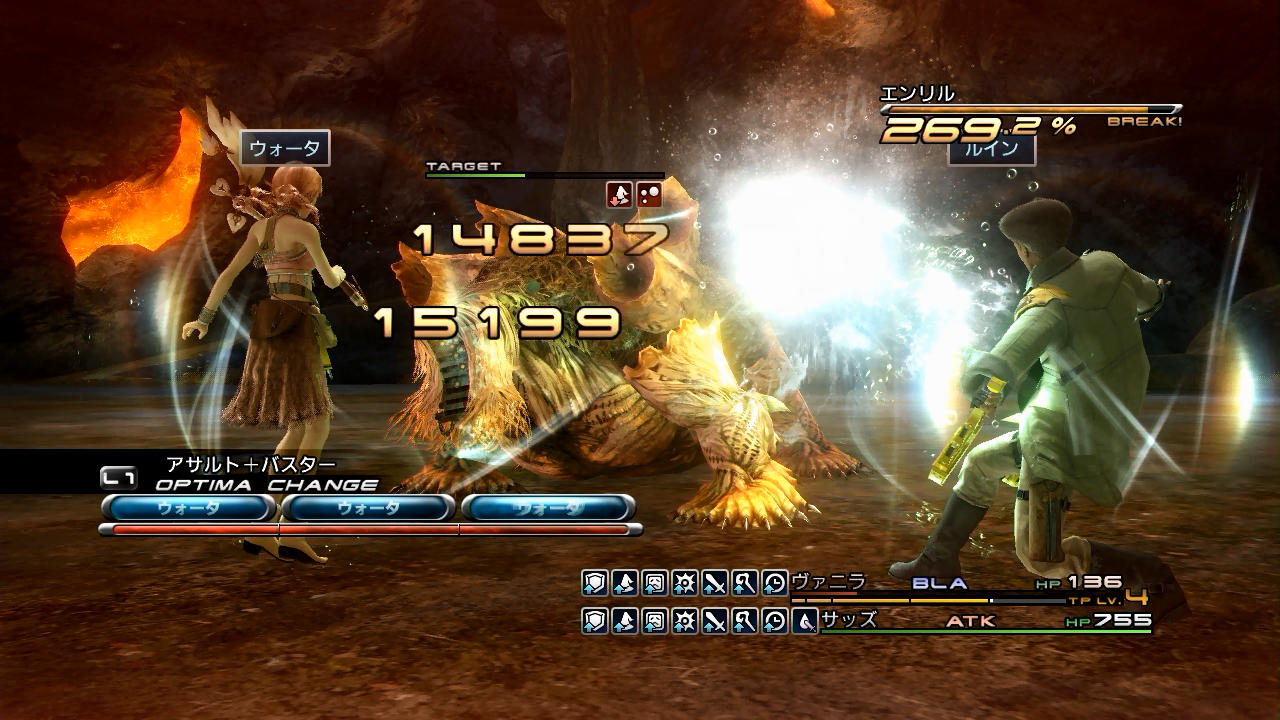The height and width of the screenshot is (720, 1280).
Task: Click Sazh's staff Faith buff icon
Action: pos(745,621)
